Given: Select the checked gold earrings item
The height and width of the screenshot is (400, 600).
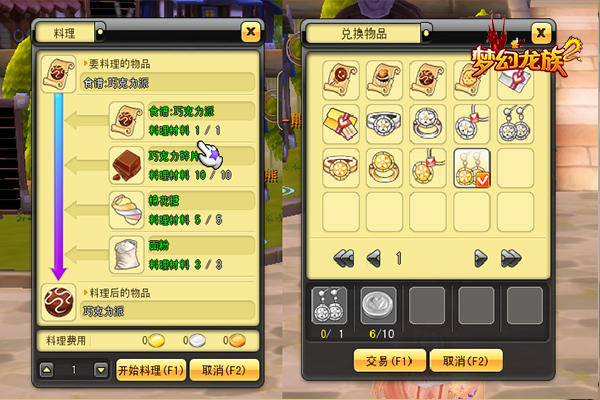Looking at the screenshot, I should (470, 166).
